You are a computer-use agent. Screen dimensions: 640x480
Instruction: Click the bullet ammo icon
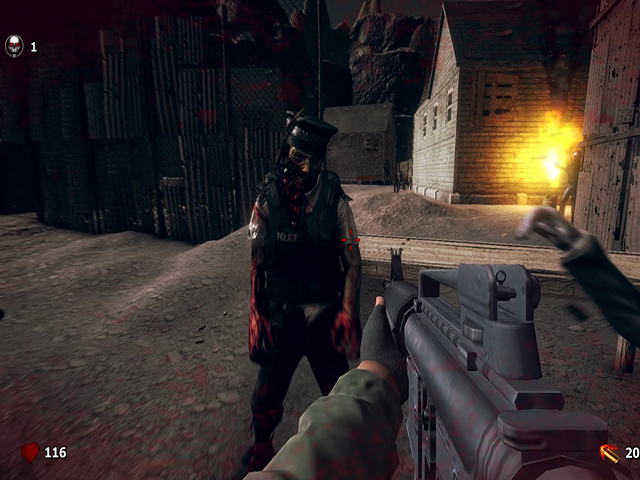click(608, 453)
